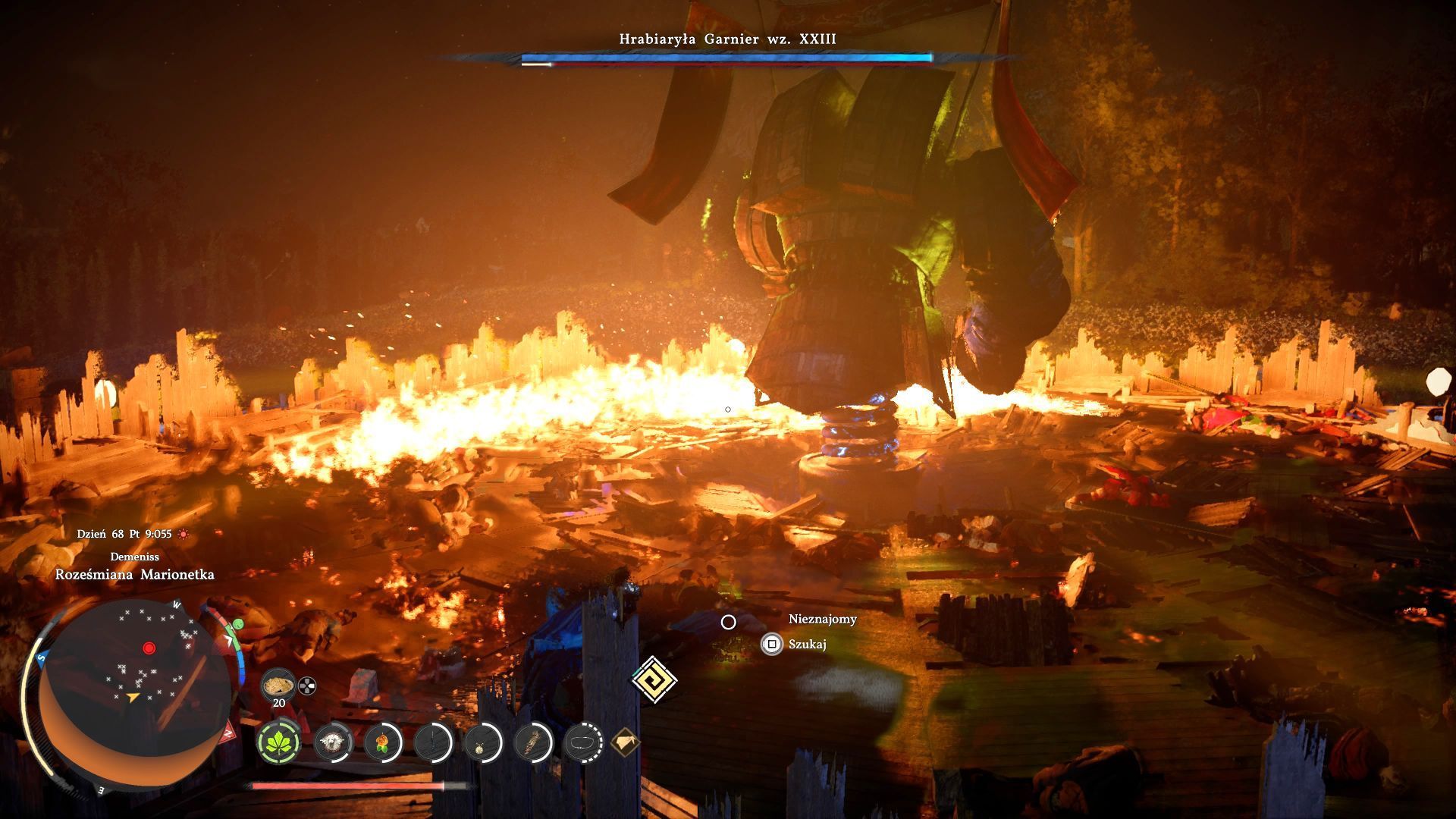Click the diamond-shaped tan icon beside hotbar

626,741
